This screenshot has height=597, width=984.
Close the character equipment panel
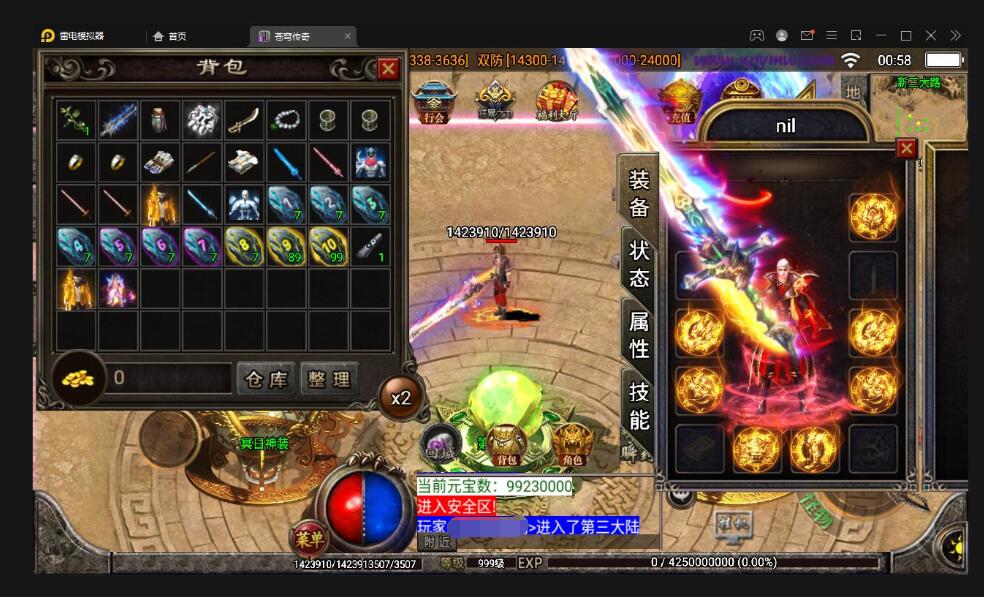pyautogui.click(x=906, y=149)
